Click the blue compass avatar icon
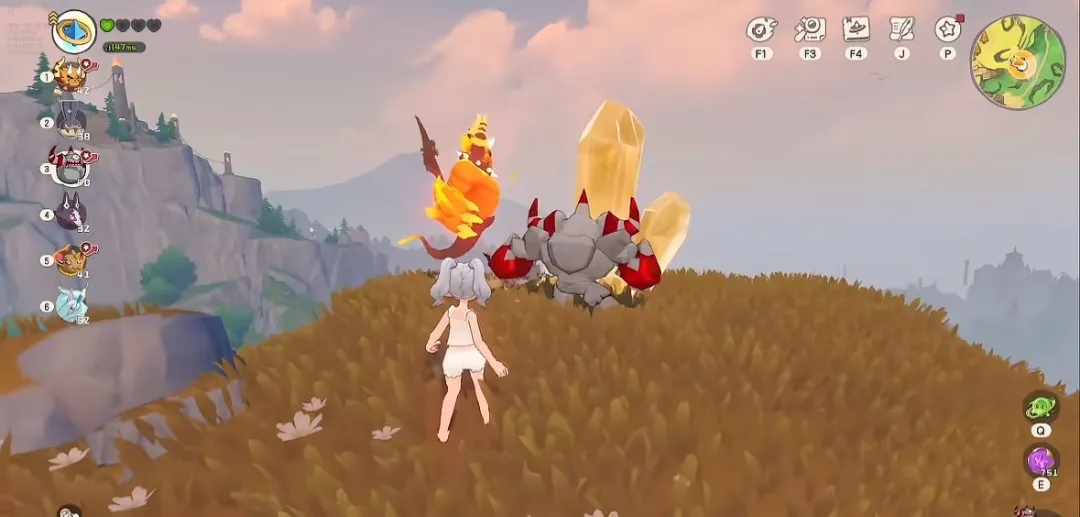 point(73,30)
